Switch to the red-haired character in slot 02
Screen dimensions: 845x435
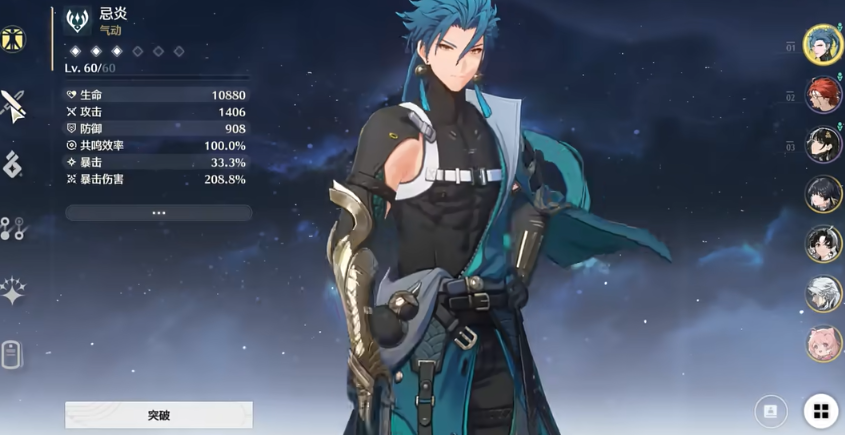pyautogui.click(x=823, y=95)
